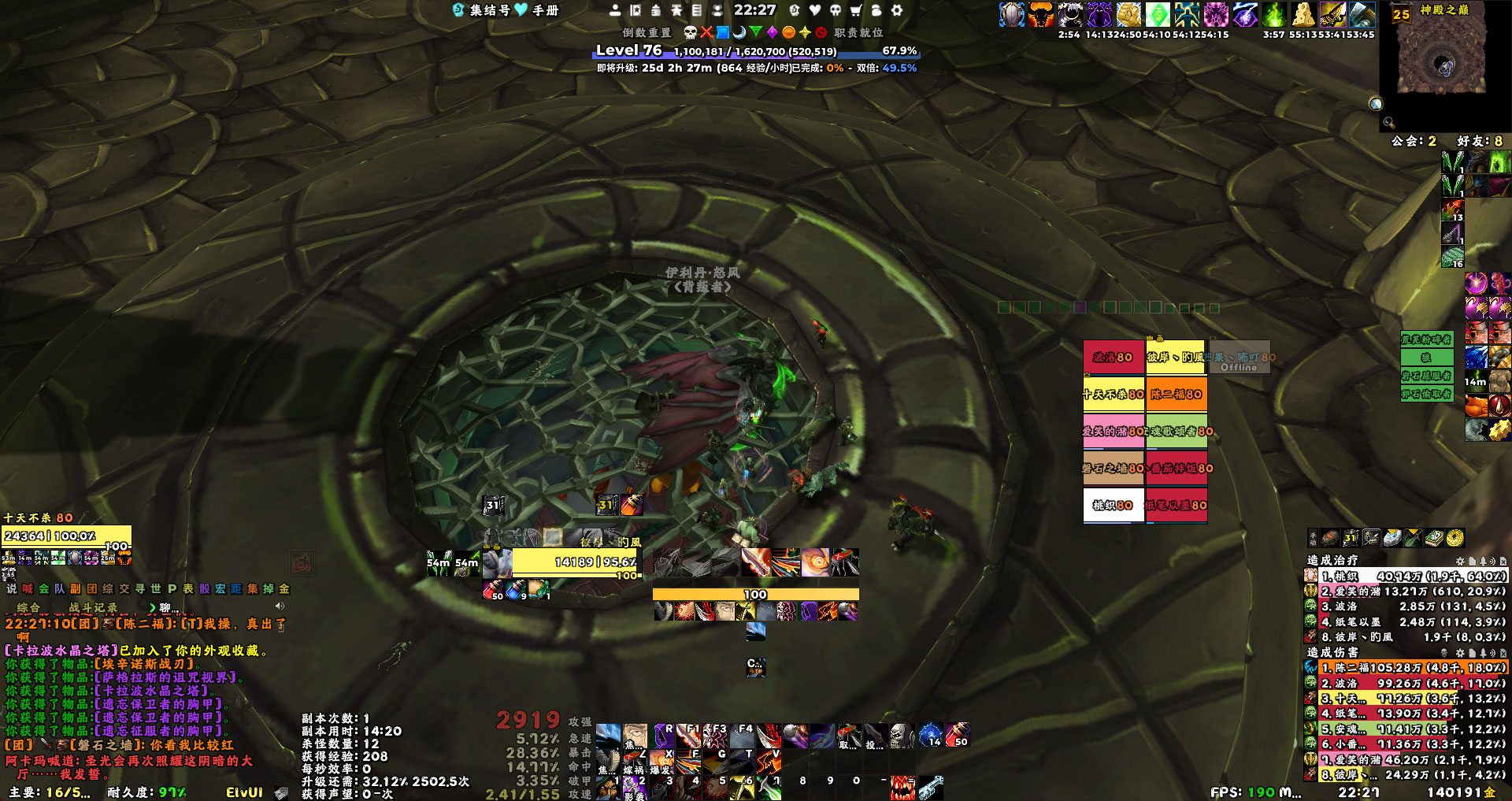Click the 十天不杀 player unit frame
Image resolution: width=1512 pixels, height=801 pixels.
[67, 536]
